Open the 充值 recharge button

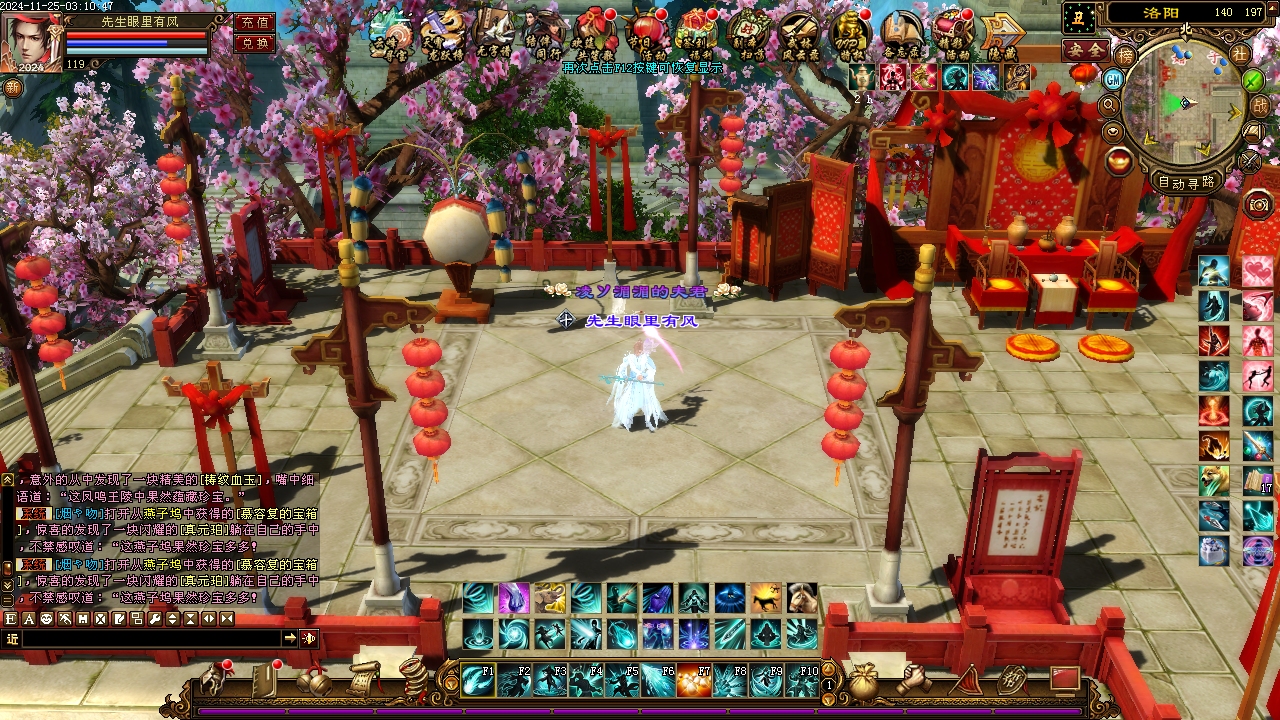click(x=254, y=22)
